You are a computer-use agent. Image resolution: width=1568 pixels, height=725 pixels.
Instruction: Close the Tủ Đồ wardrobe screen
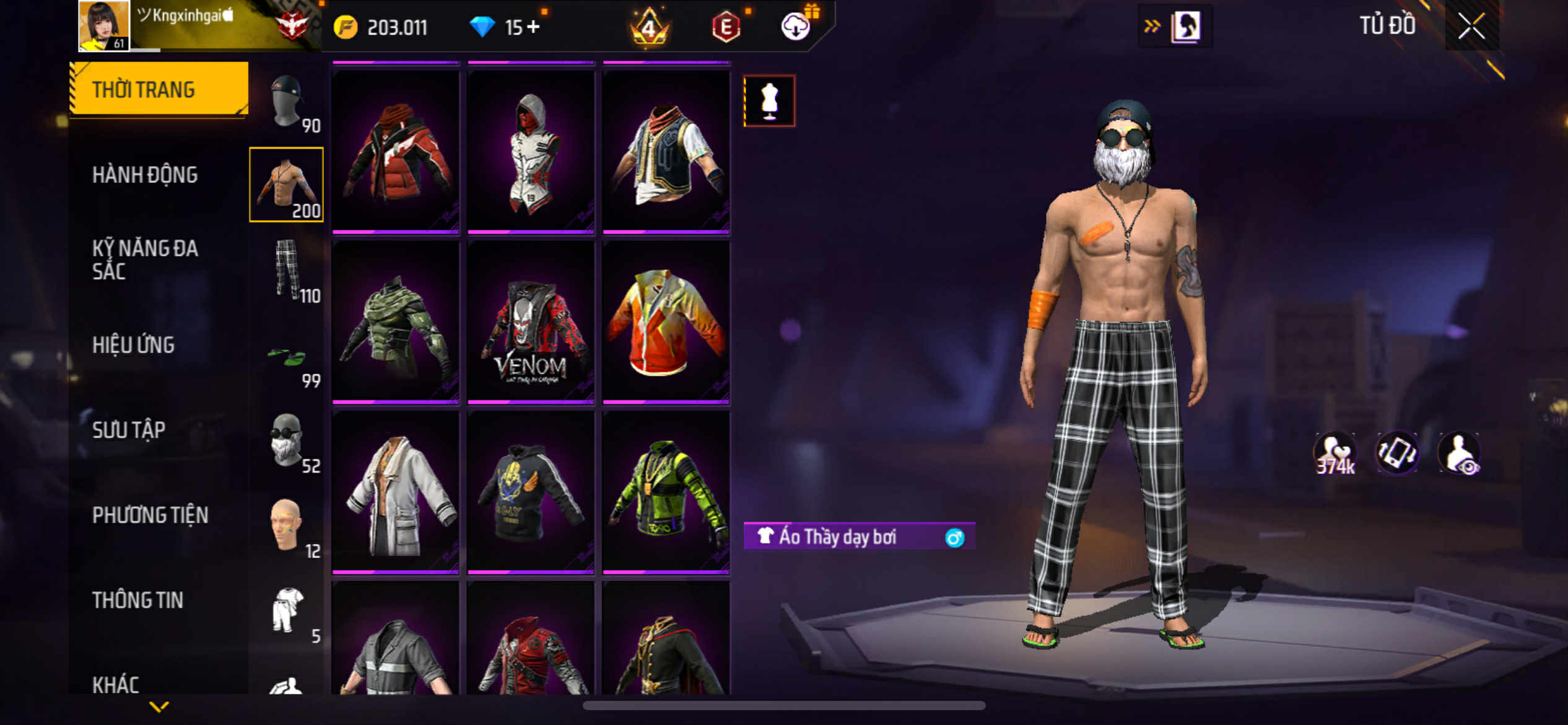[1471, 27]
